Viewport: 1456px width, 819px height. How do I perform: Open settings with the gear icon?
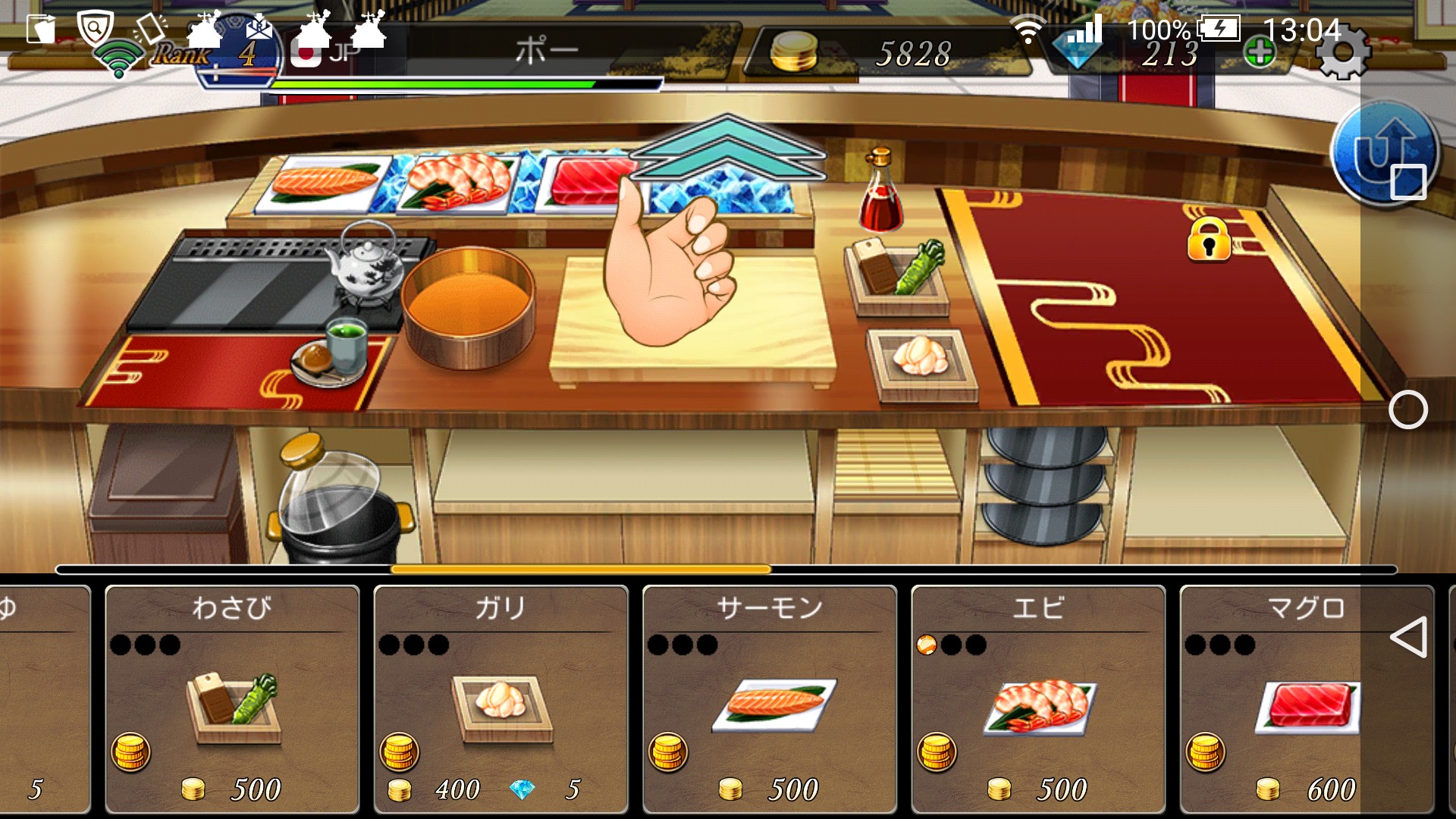click(x=1341, y=53)
